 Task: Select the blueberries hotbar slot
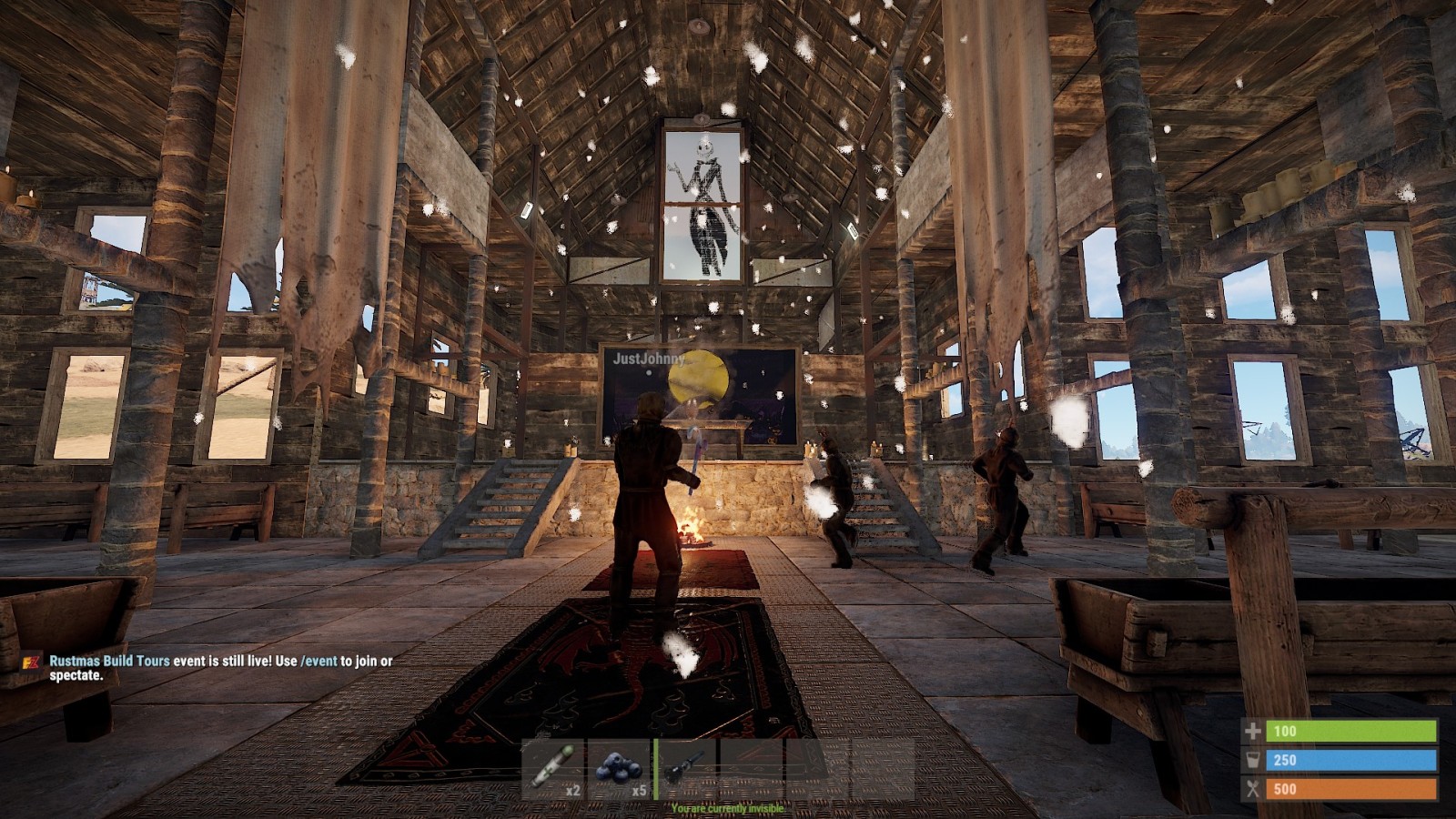click(x=619, y=770)
